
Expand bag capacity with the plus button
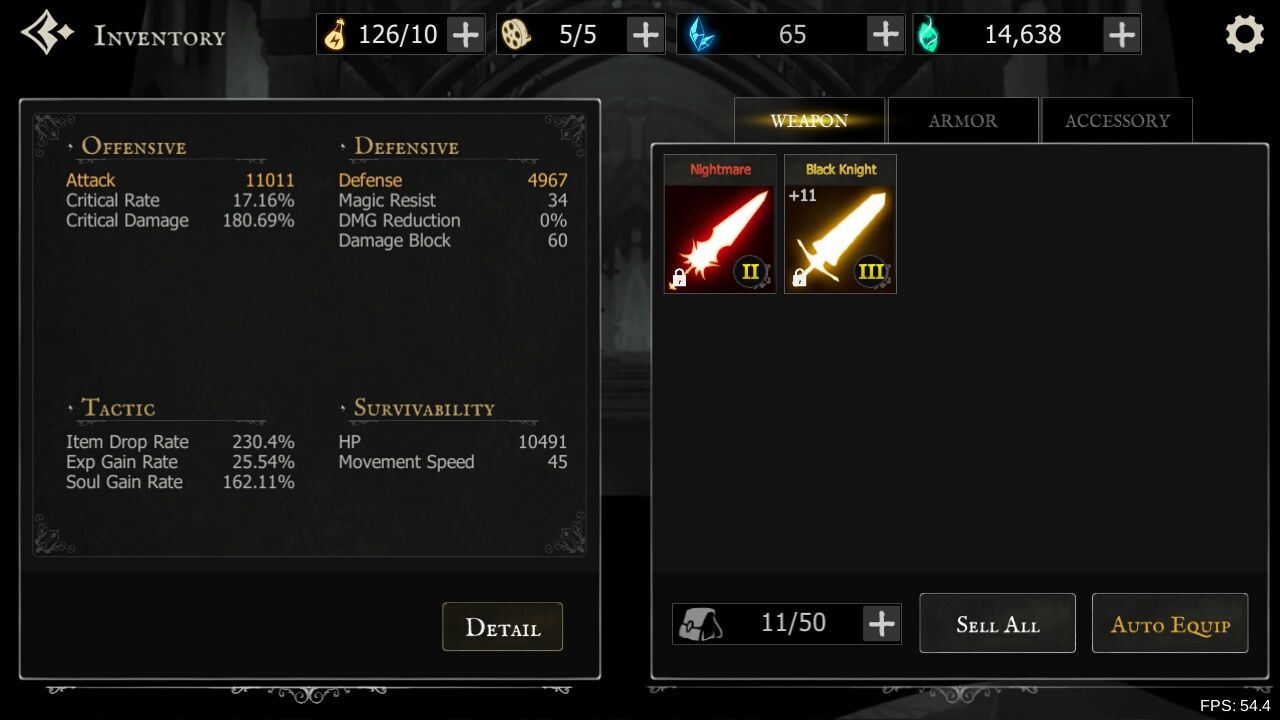[x=881, y=624]
